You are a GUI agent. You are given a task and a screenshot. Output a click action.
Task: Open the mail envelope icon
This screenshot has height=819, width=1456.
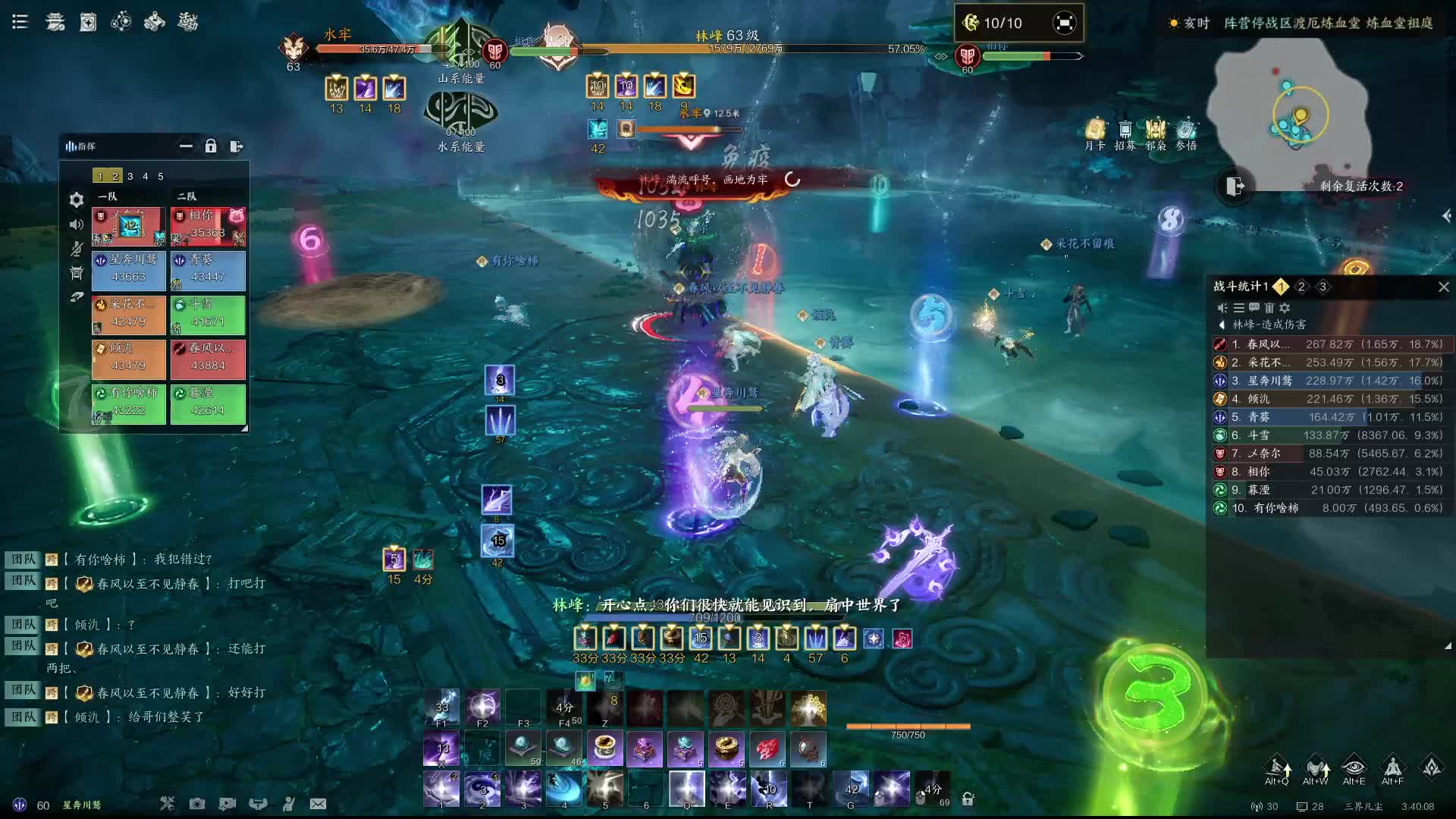[318, 804]
